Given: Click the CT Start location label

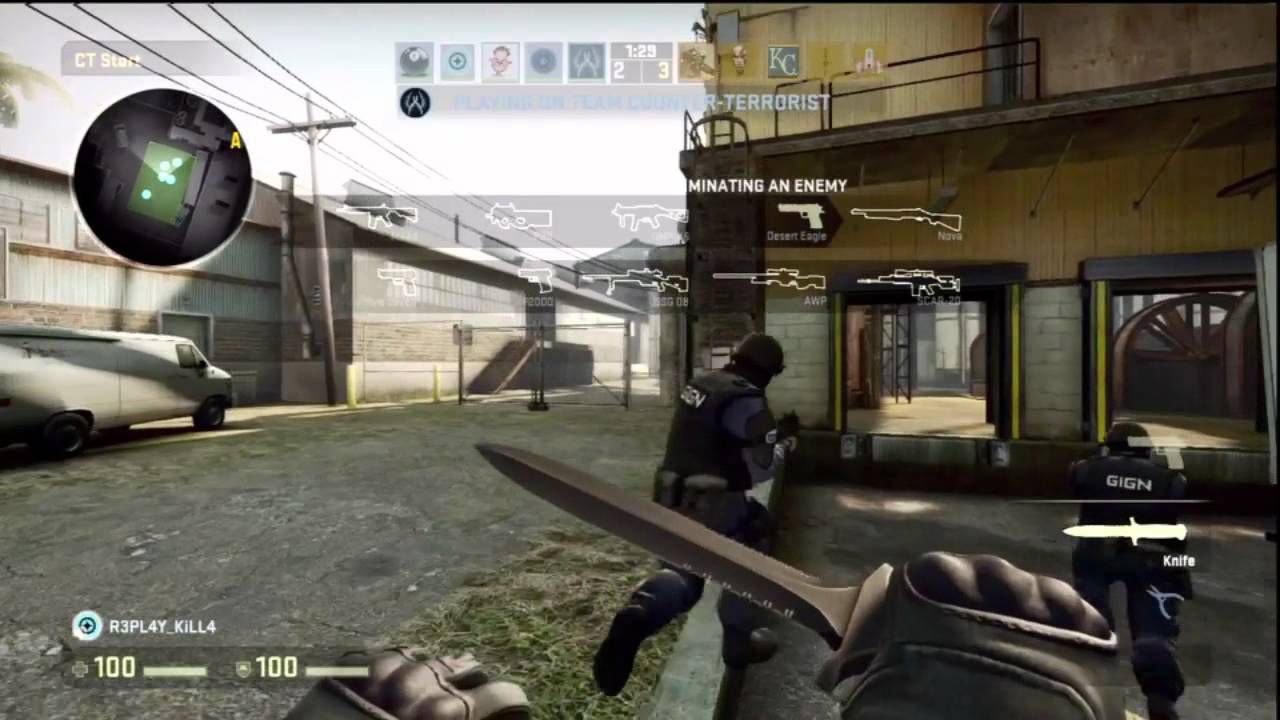Looking at the screenshot, I should [x=105, y=60].
